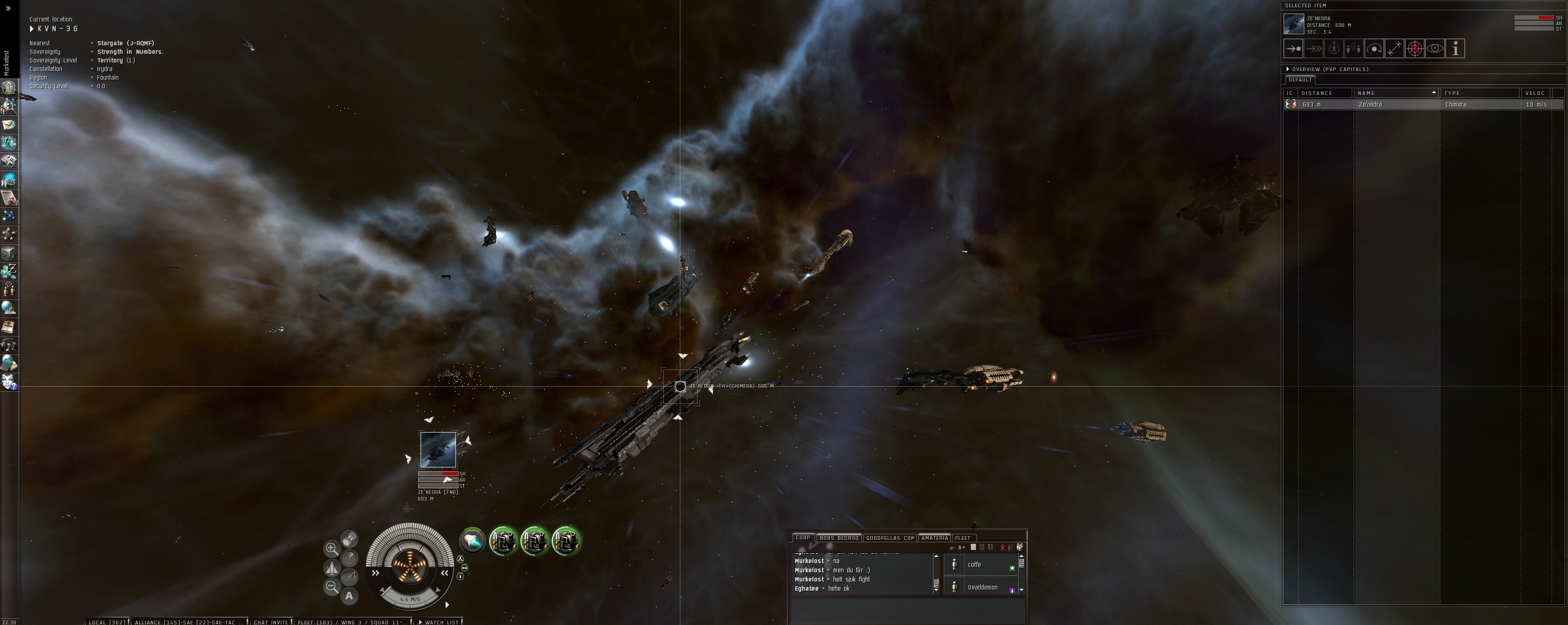
Task: Expand the Watch List panel
Action: [x=441, y=622]
